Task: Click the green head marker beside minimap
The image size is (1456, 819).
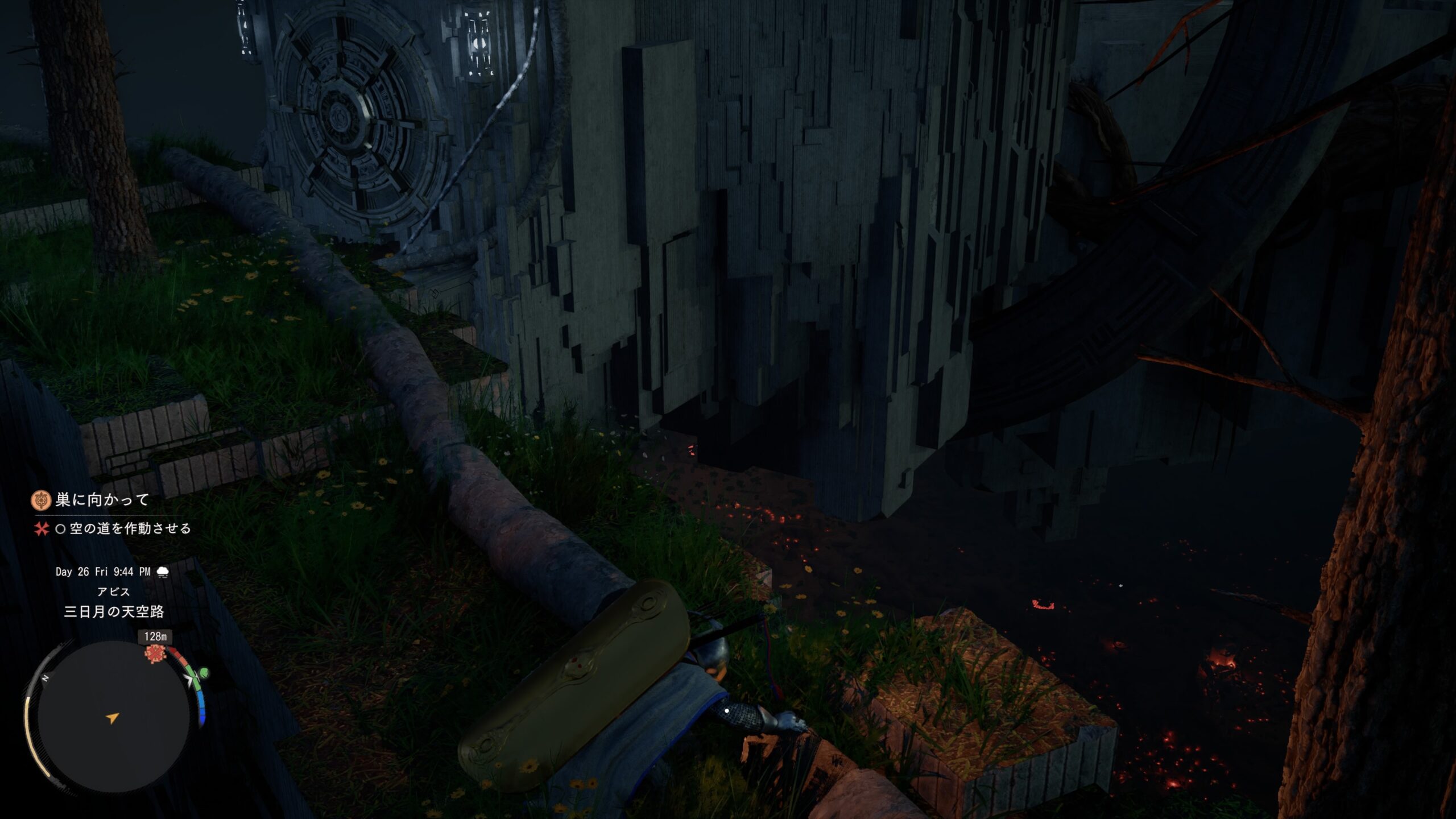Action: tap(202, 674)
